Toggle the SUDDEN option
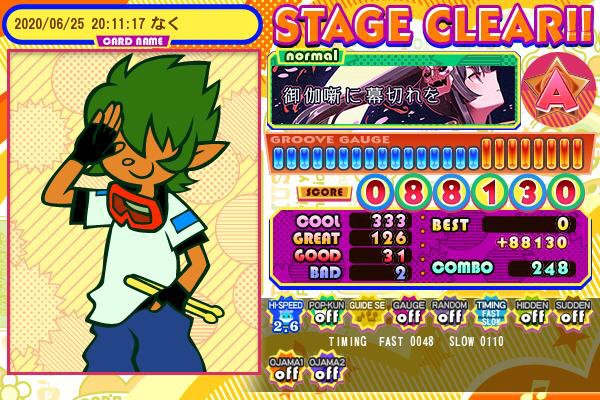 pyautogui.click(x=572, y=314)
